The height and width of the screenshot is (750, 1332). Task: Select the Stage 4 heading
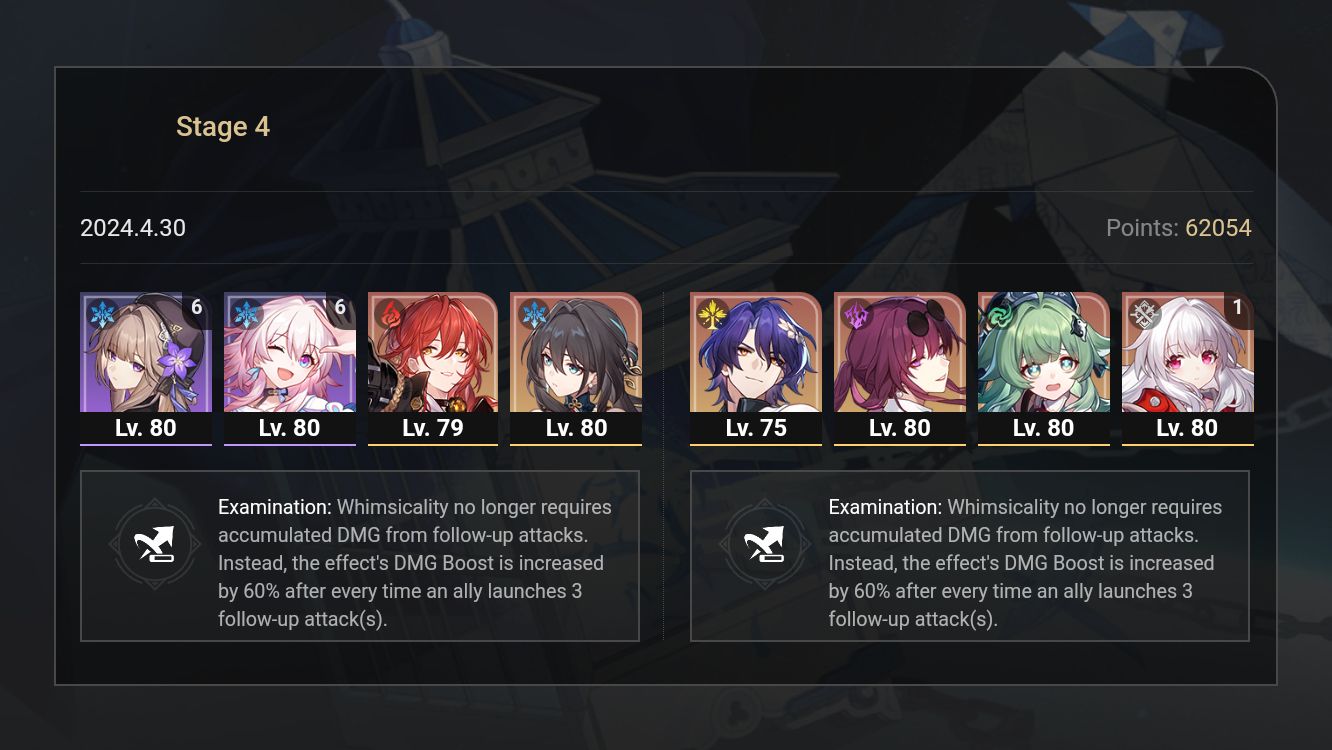pos(222,126)
